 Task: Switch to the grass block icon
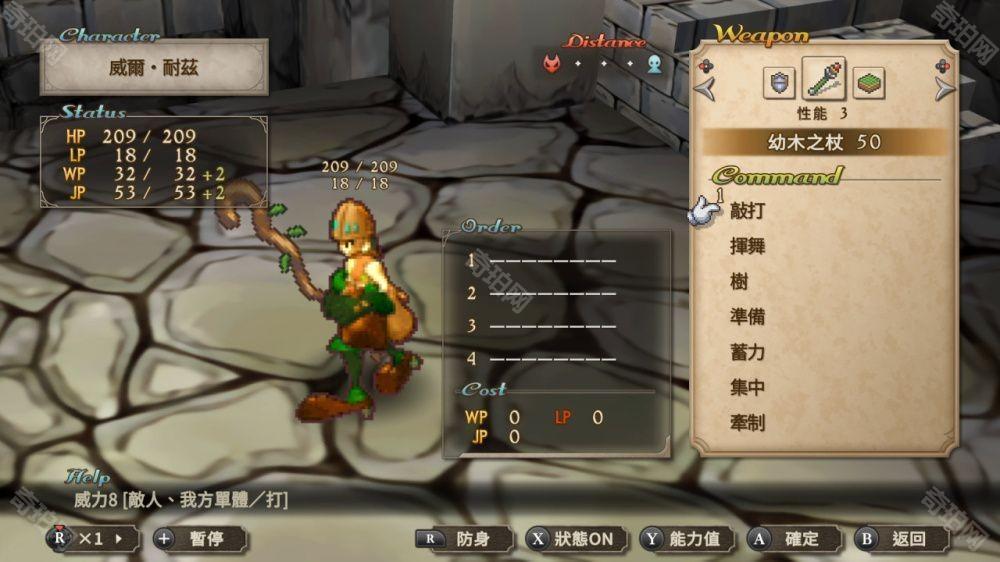[868, 83]
